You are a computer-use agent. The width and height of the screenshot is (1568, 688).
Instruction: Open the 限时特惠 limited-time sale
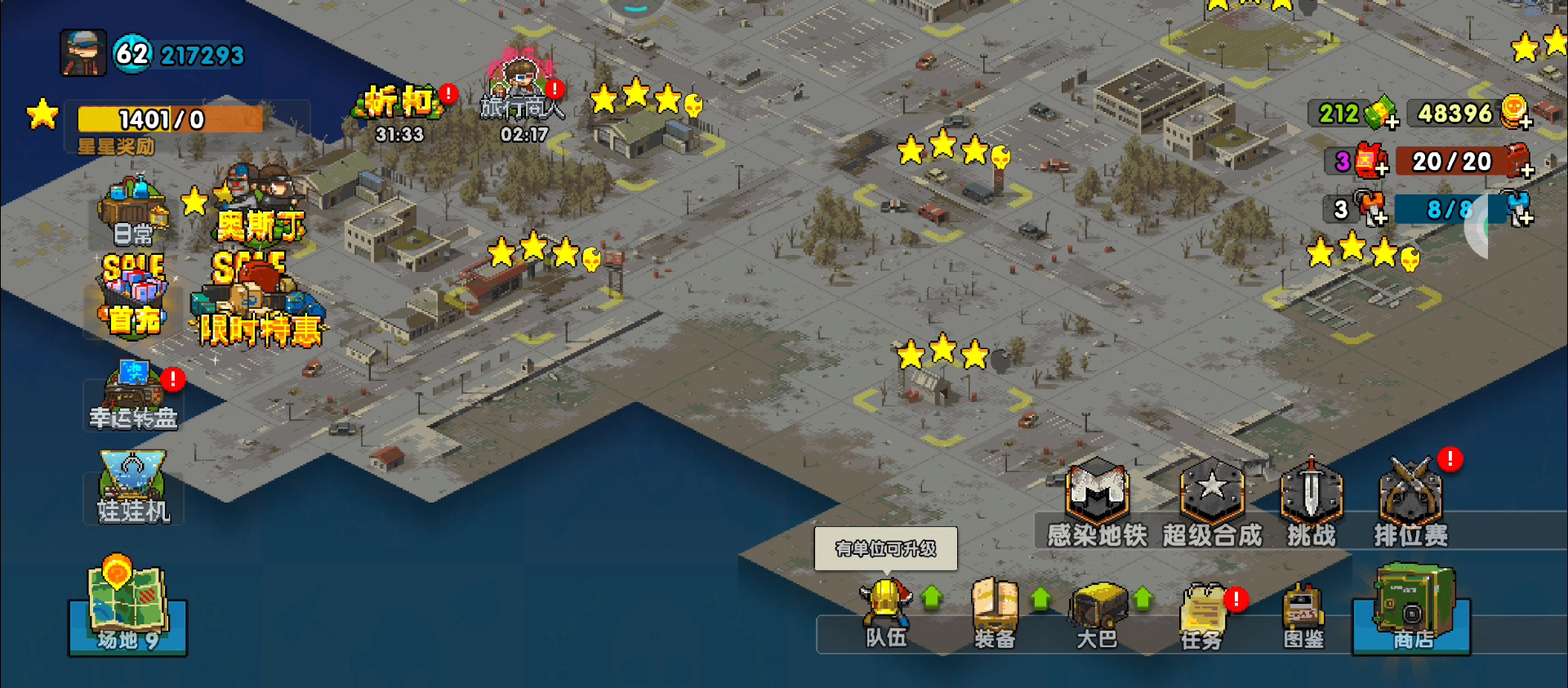(x=258, y=302)
